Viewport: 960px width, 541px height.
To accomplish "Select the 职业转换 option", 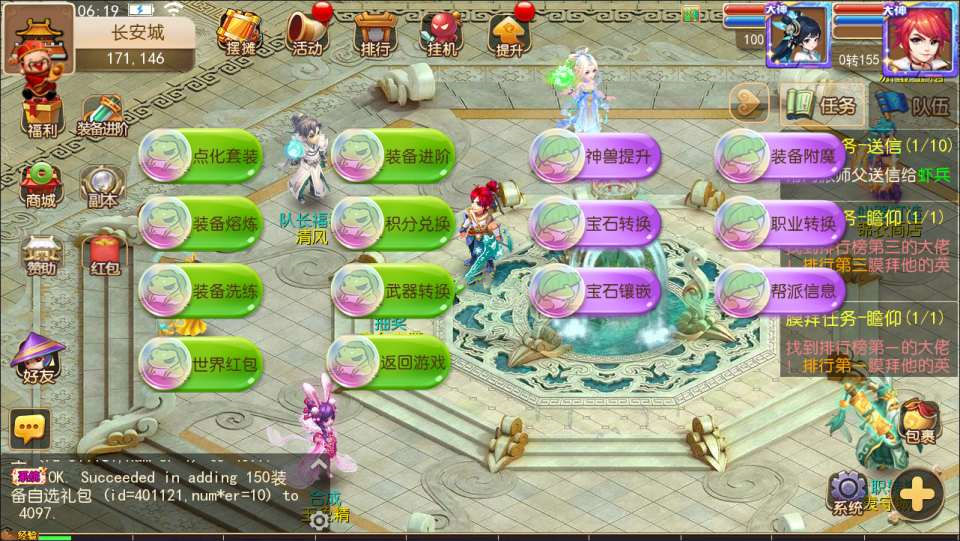I will (780, 223).
